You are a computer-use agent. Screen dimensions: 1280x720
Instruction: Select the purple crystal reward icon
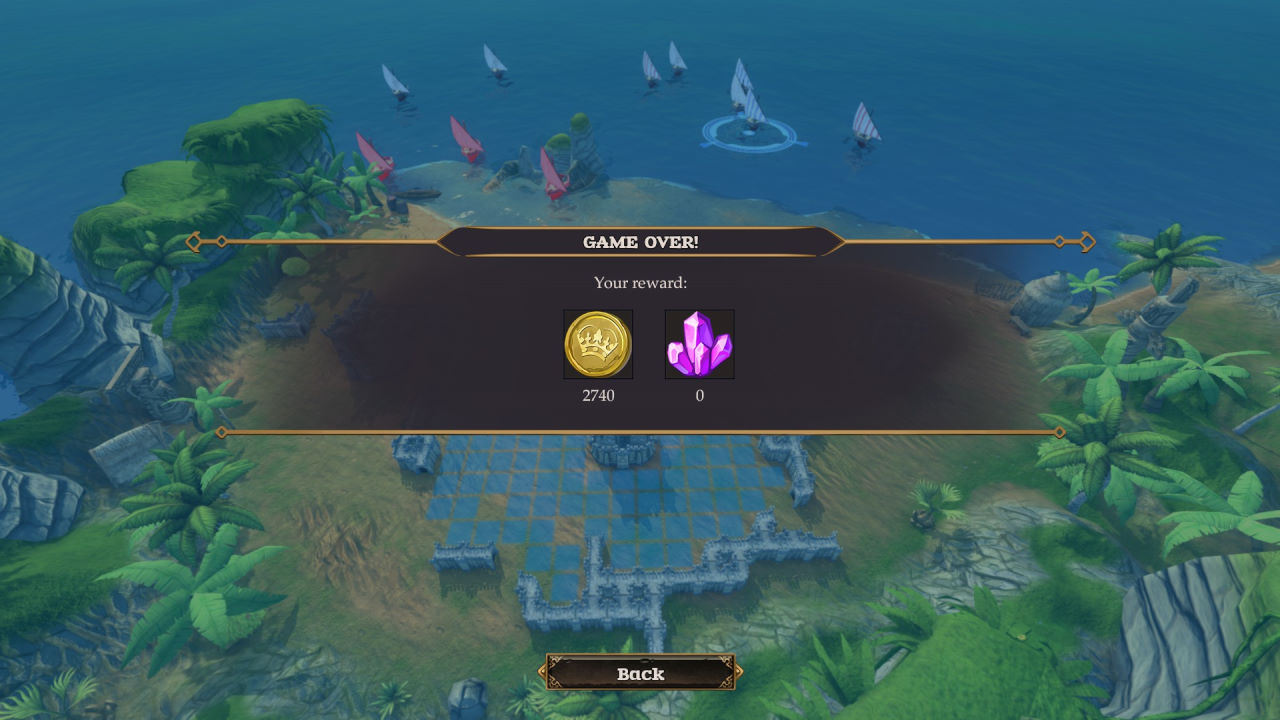pyautogui.click(x=700, y=344)
